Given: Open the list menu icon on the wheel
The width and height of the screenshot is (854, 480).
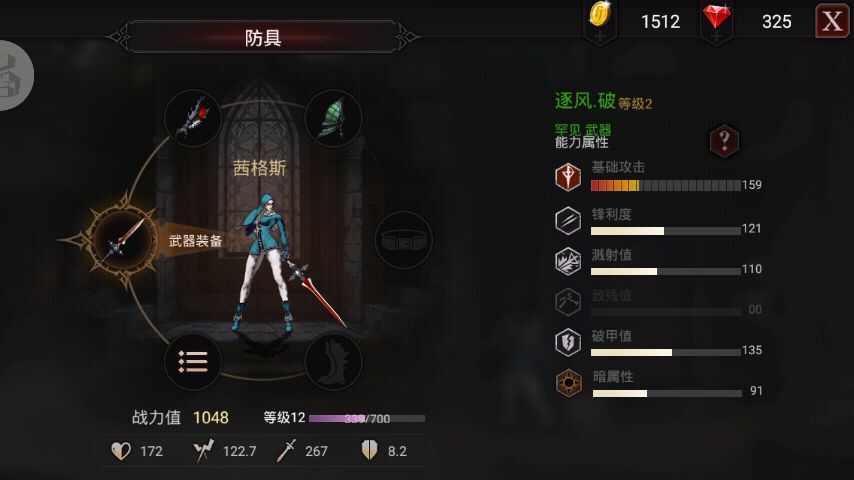Looking at the screenshot, I should click(x=193, y=360).
